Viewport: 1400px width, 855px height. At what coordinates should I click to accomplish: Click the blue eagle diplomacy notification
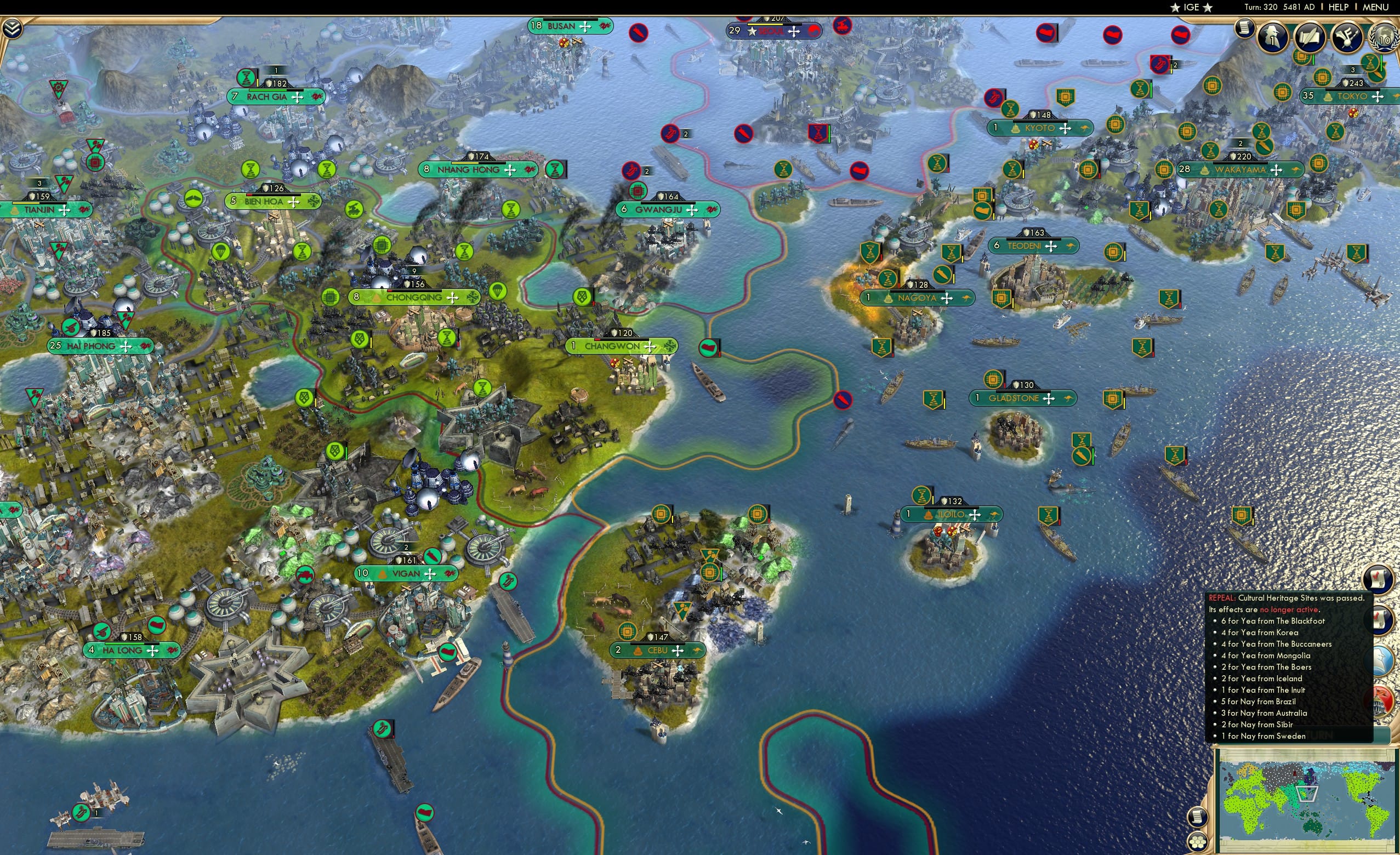click(1380, 659)
